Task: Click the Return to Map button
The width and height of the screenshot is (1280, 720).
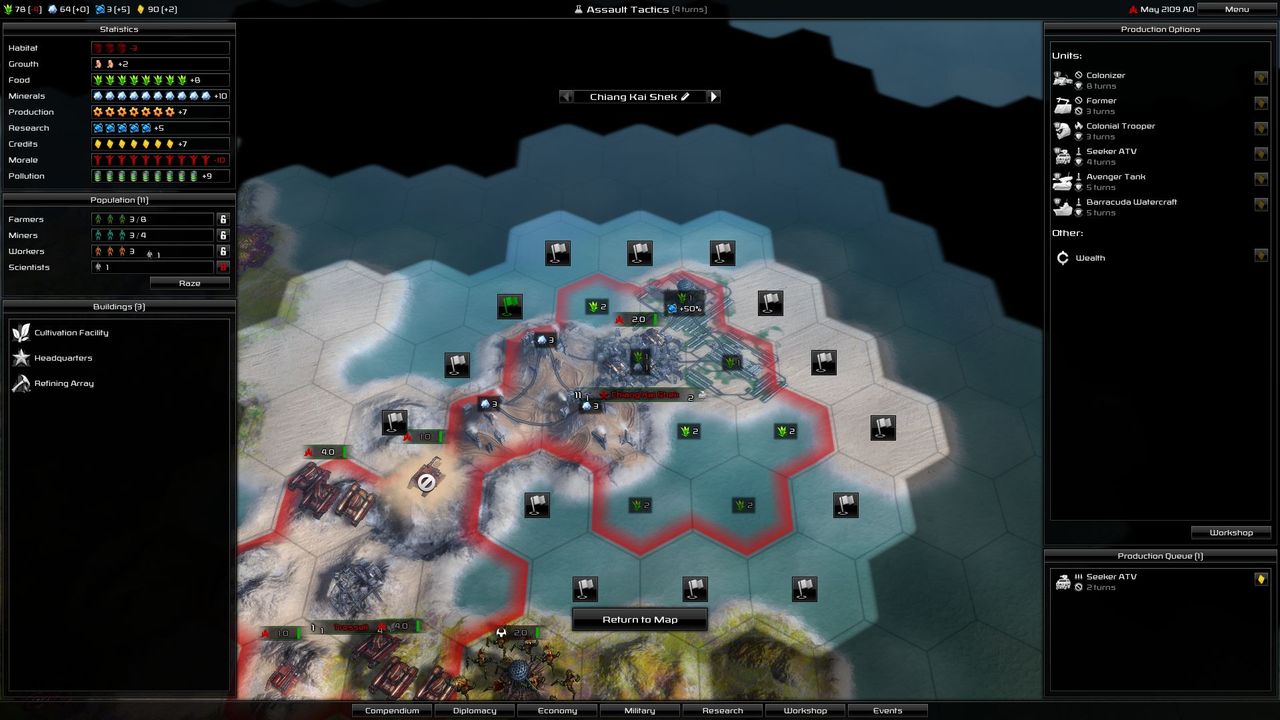Action: pos(639,619)
